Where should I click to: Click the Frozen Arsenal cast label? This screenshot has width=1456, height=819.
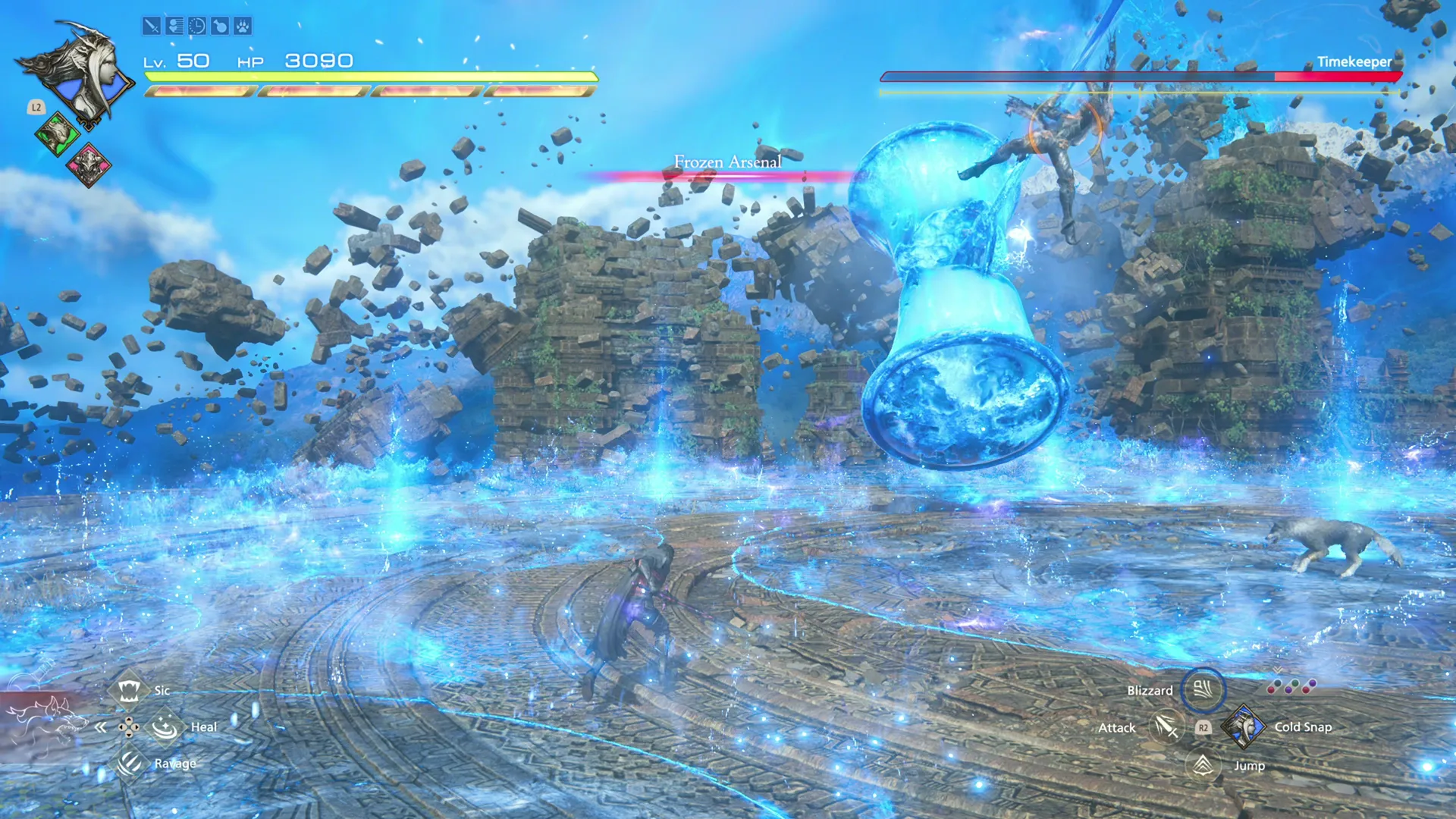coord(727,162)
